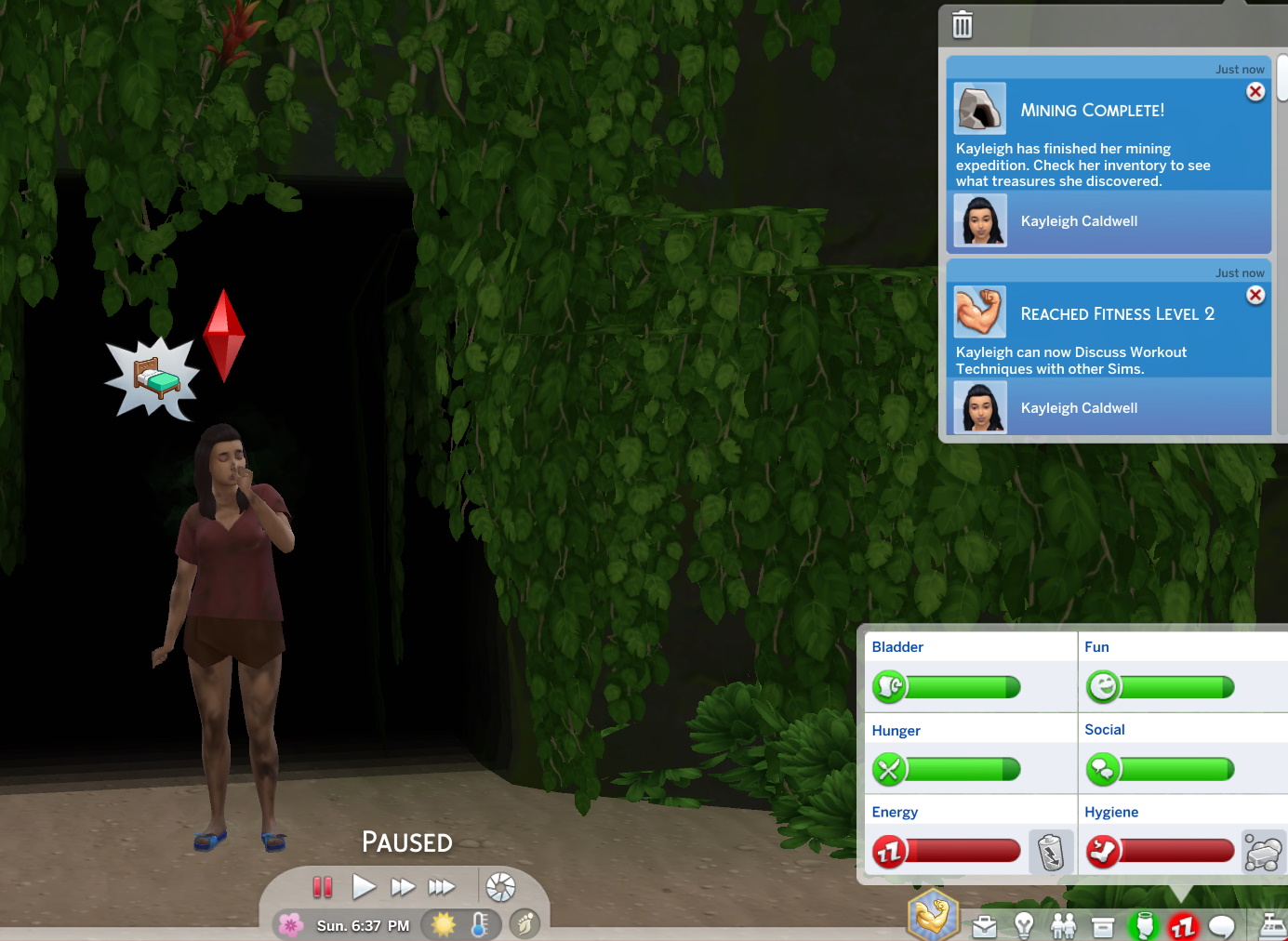
Task: Set game speed to double fast-forward
Action: pos(403,887)
